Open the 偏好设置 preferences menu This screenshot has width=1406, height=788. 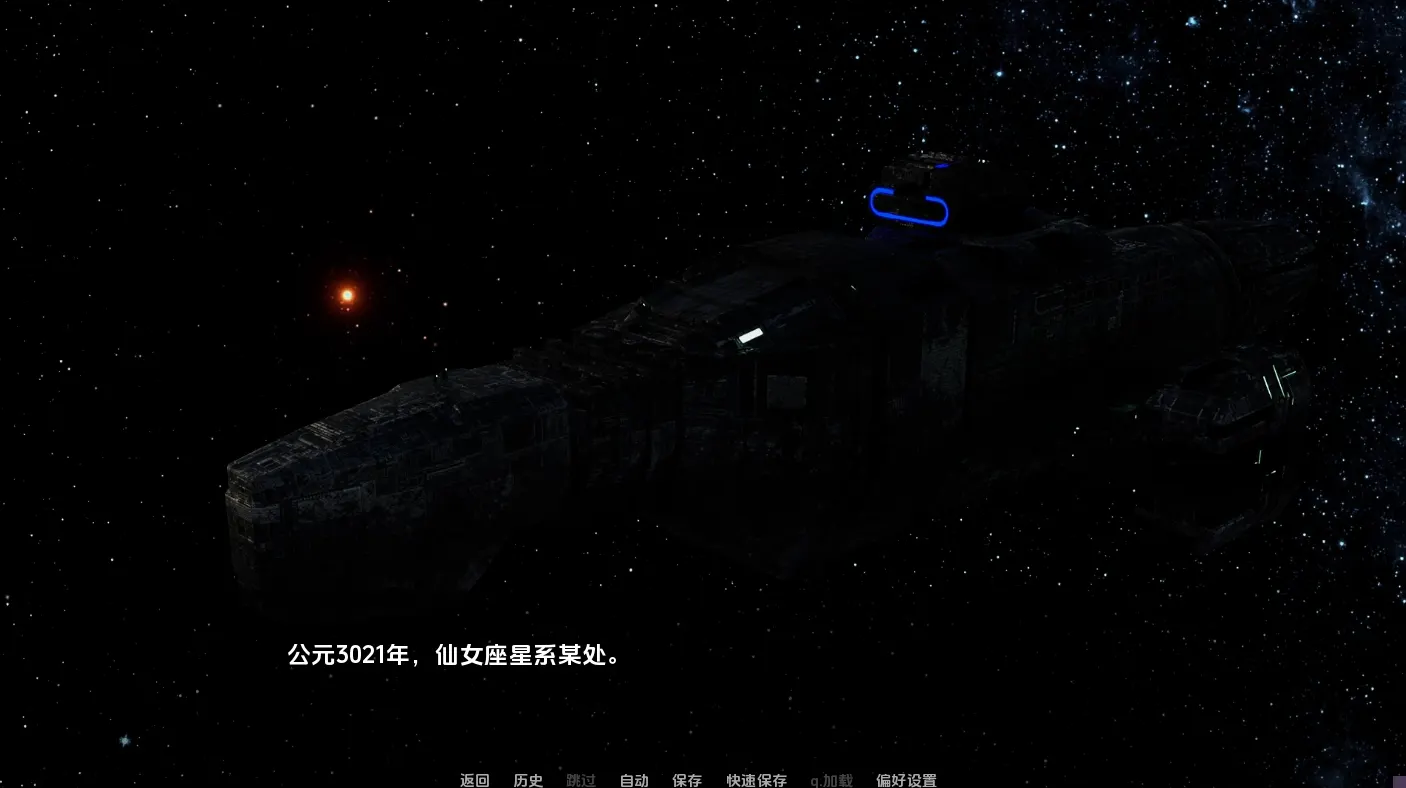[x=904, y=780]
